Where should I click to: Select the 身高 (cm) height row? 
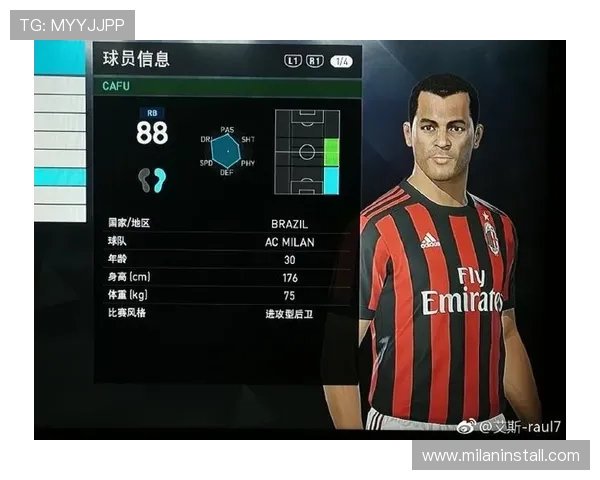tap(226, 278)
